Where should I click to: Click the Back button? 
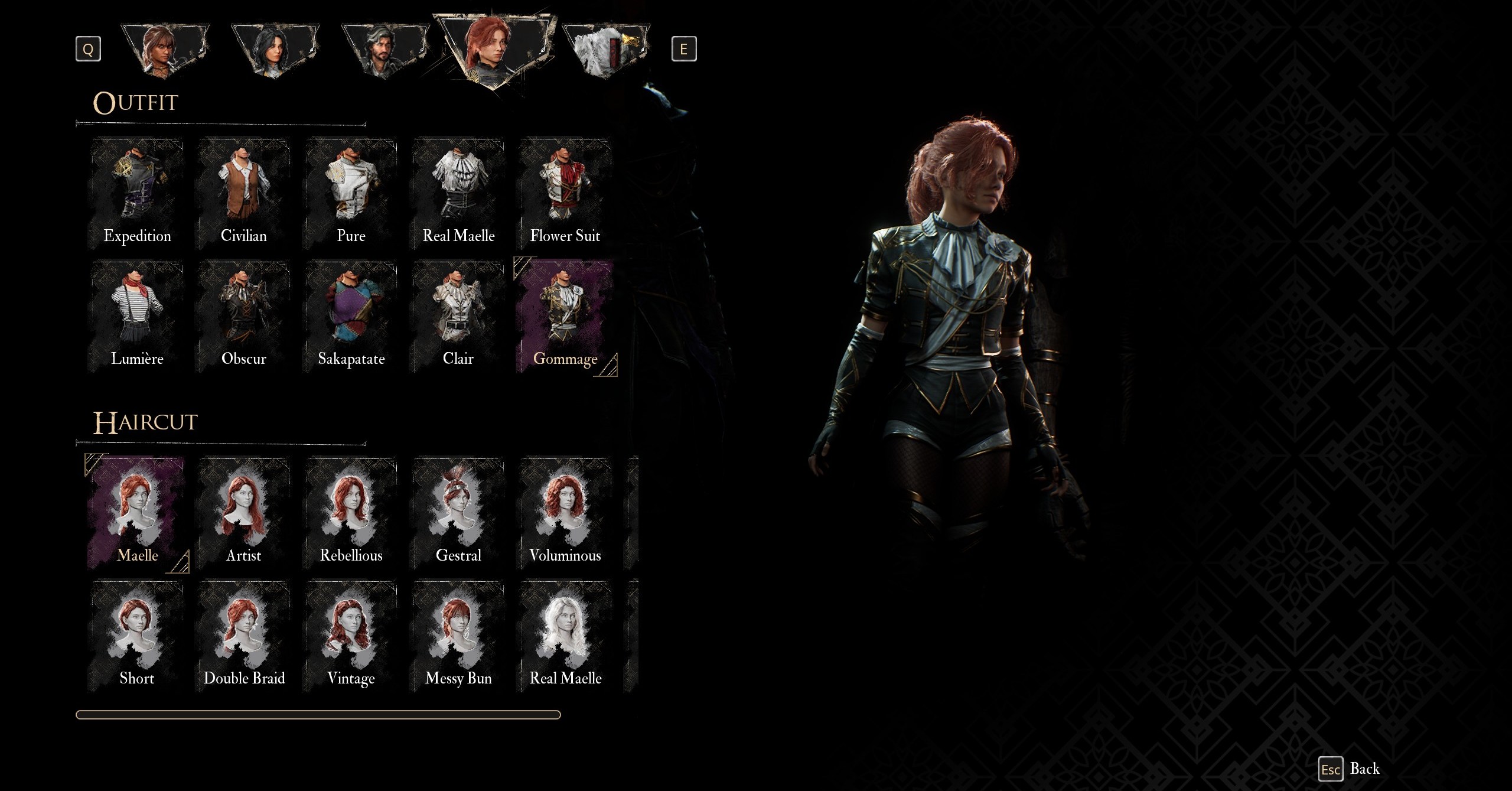(1351, 769)
